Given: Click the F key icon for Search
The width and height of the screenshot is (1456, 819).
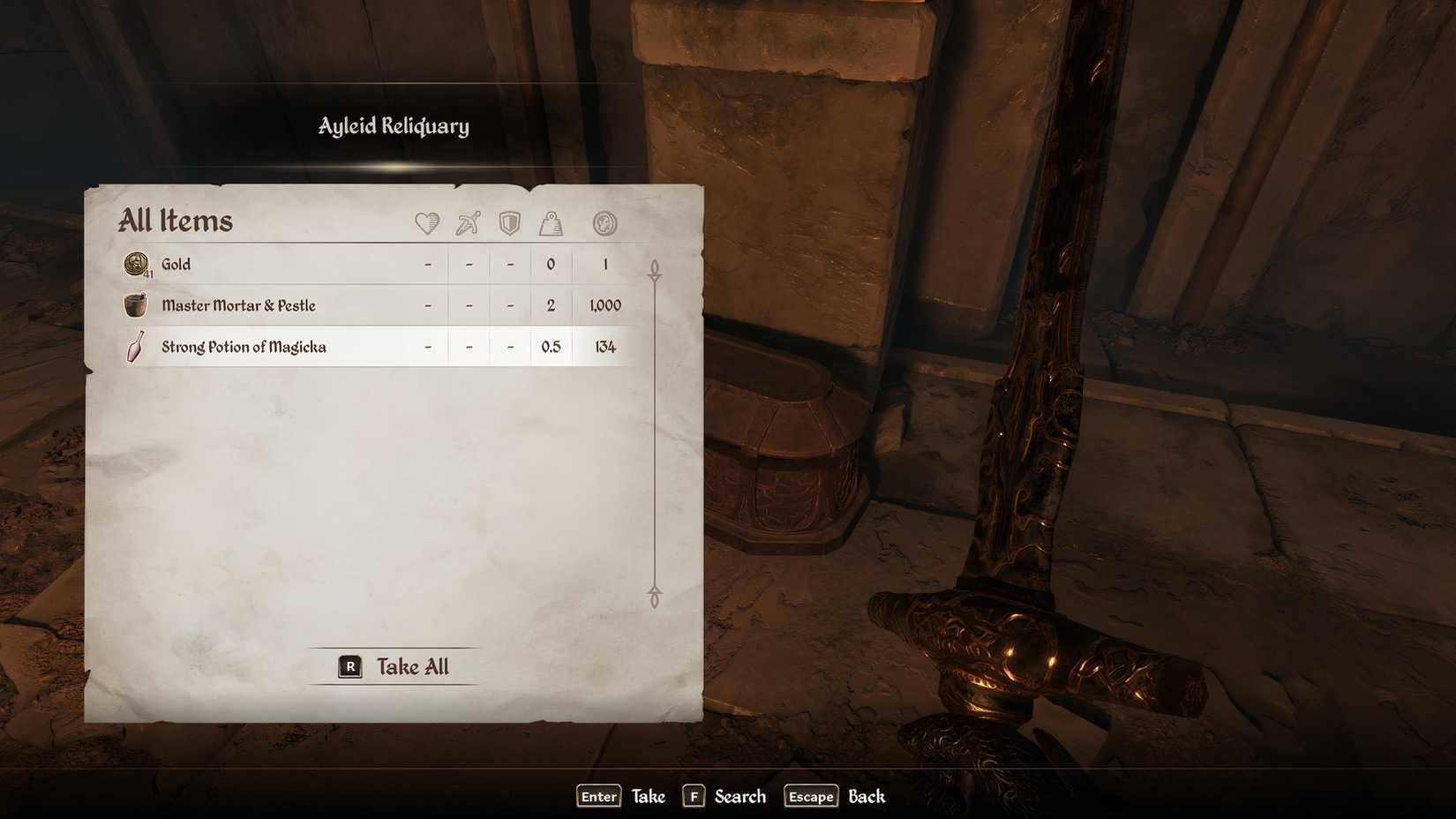Looking at the screenshot, I should (694, 796).
